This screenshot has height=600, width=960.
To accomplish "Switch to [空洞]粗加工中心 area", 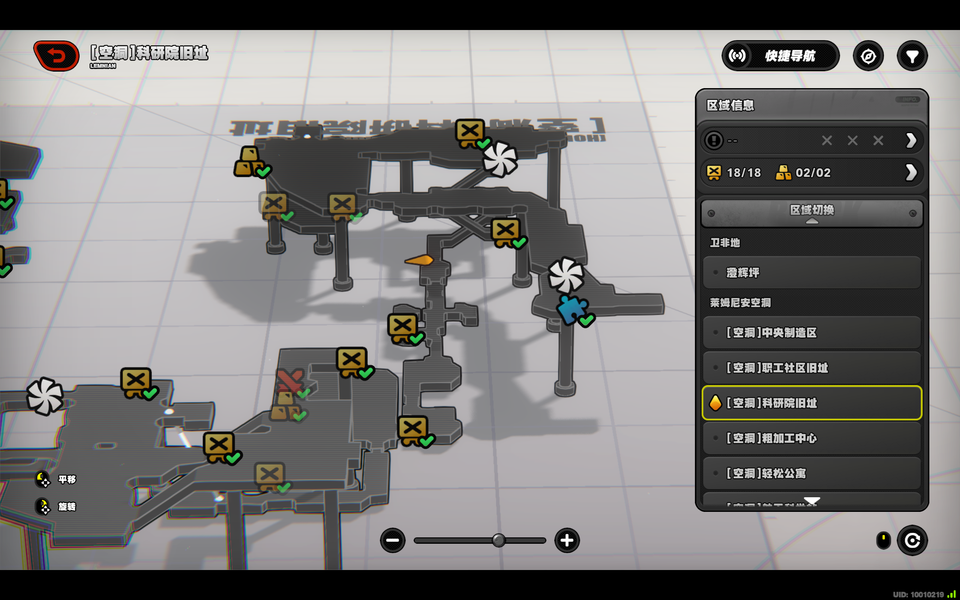I will point(811,438).
